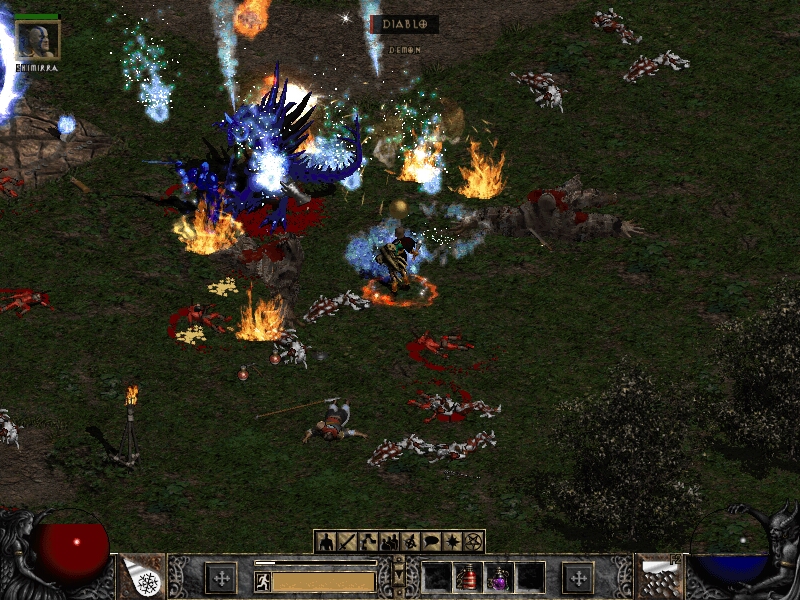Select the left-click frost skill button
This screenshot has height=600, width=800.
tap(143, 577)
